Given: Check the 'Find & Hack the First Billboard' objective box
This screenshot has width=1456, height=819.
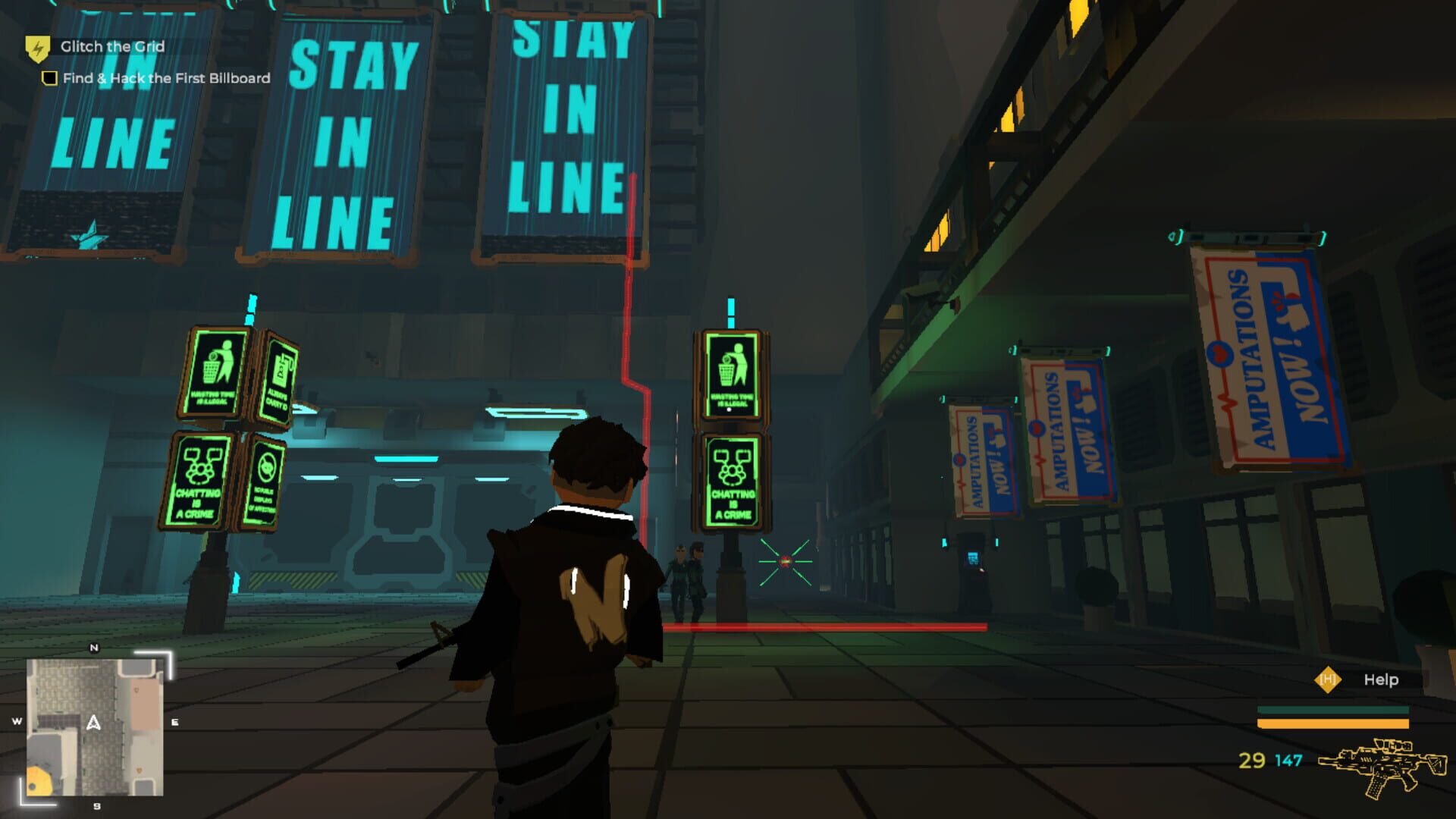Looking at the screenshot, I should click(50, 77).
